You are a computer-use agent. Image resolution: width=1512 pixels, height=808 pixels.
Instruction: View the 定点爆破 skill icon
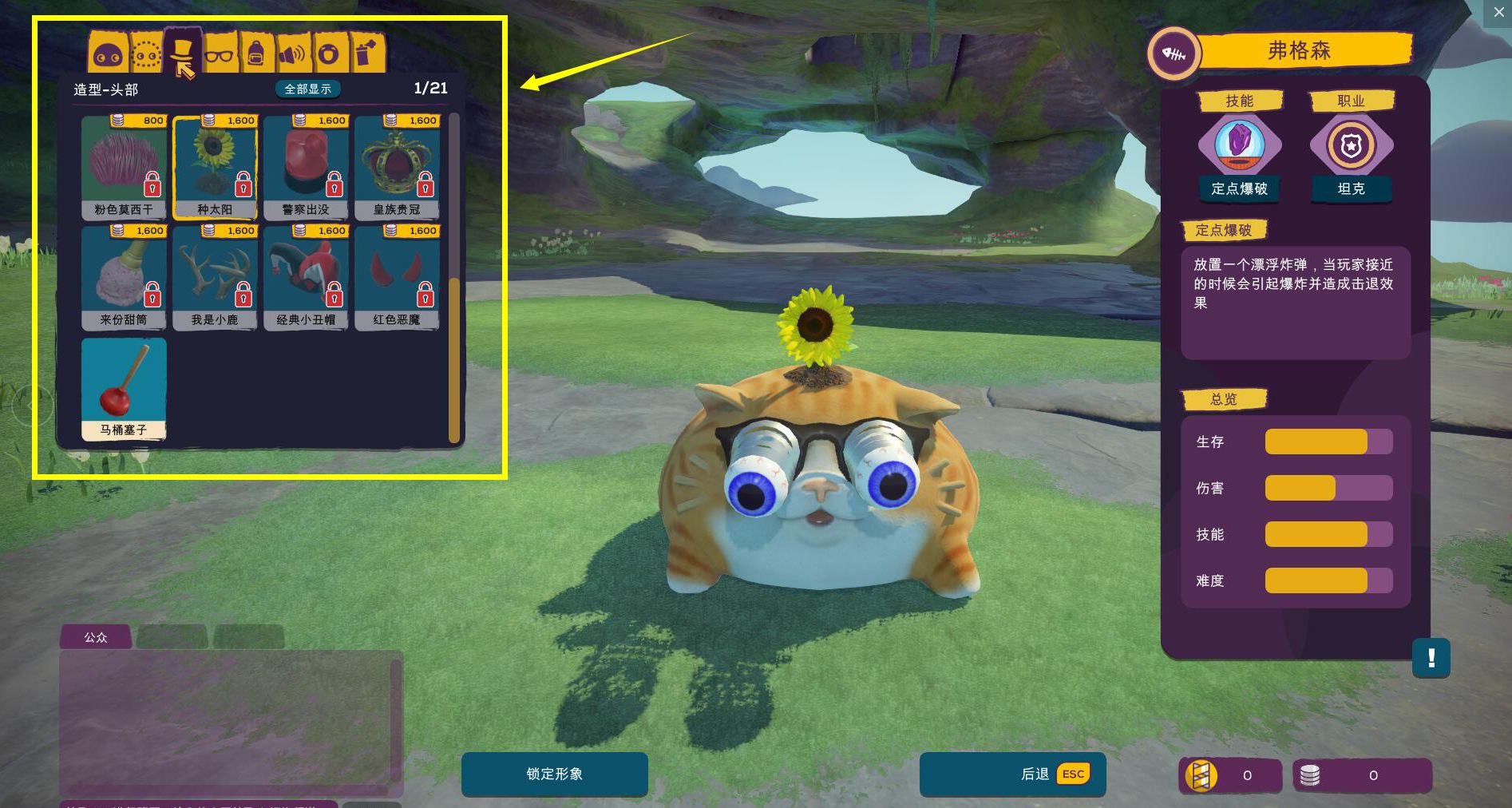click(1239, 145)
